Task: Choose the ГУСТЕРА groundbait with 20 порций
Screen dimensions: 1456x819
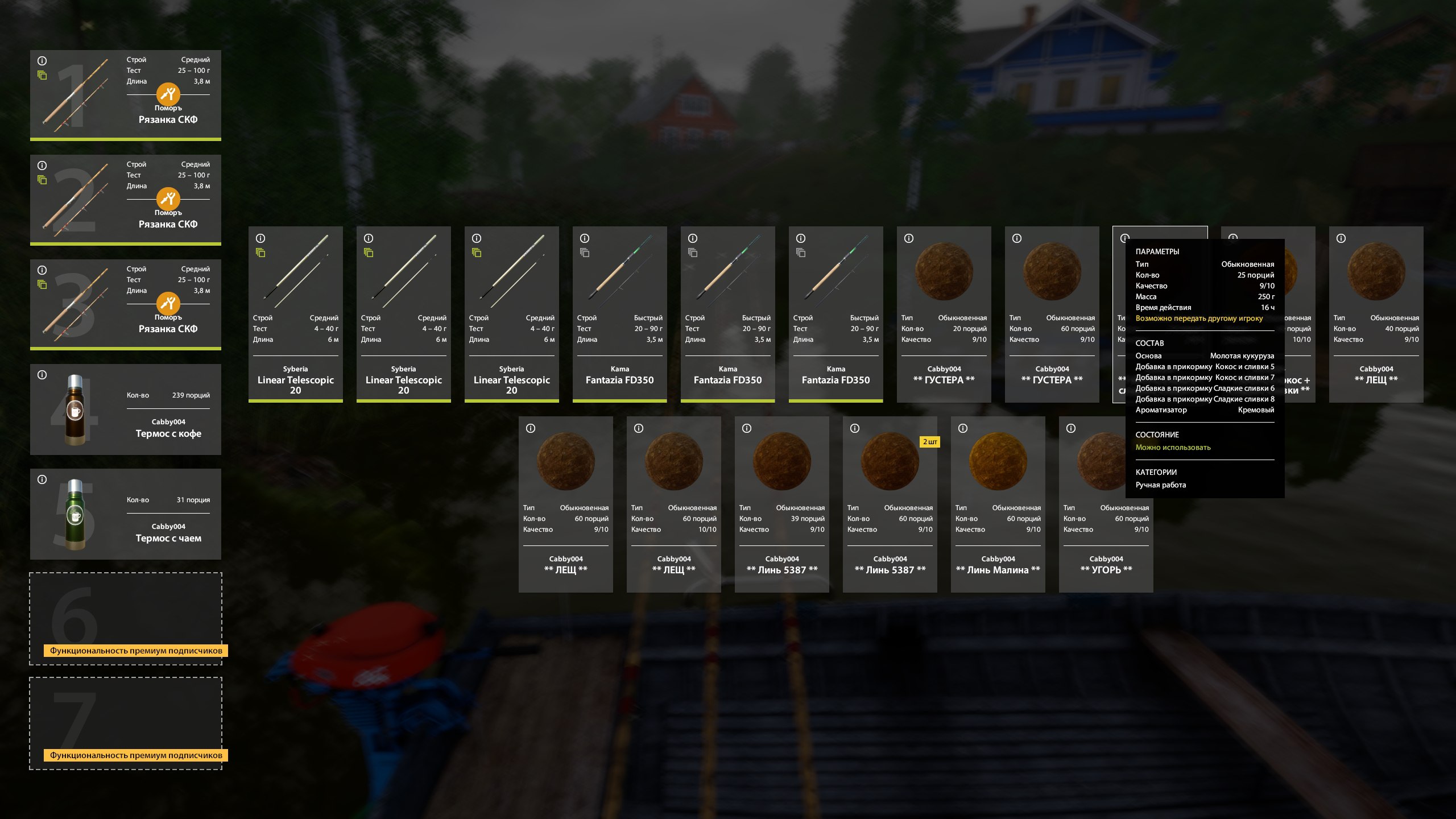Action: click(944, 314)
